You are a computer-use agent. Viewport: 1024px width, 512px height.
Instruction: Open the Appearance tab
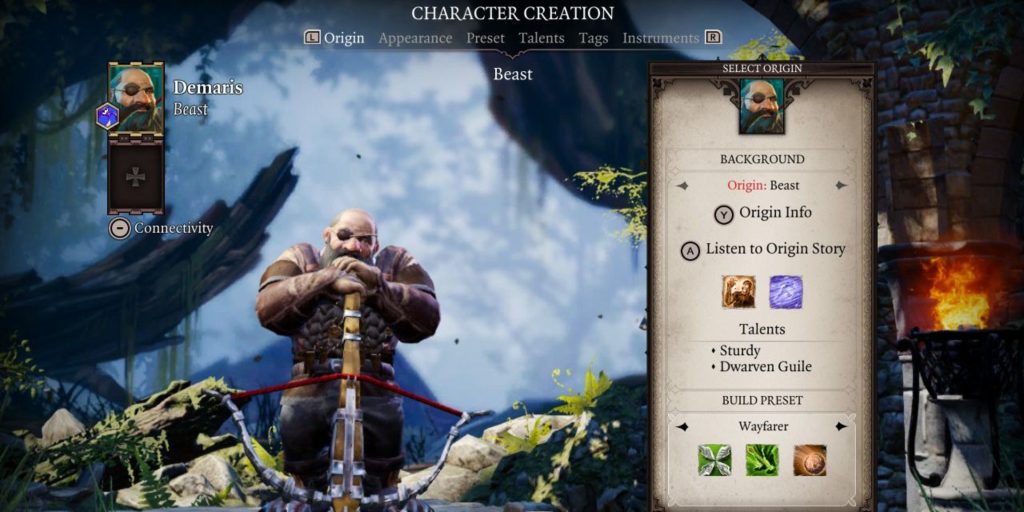click(x=415, y=38)
